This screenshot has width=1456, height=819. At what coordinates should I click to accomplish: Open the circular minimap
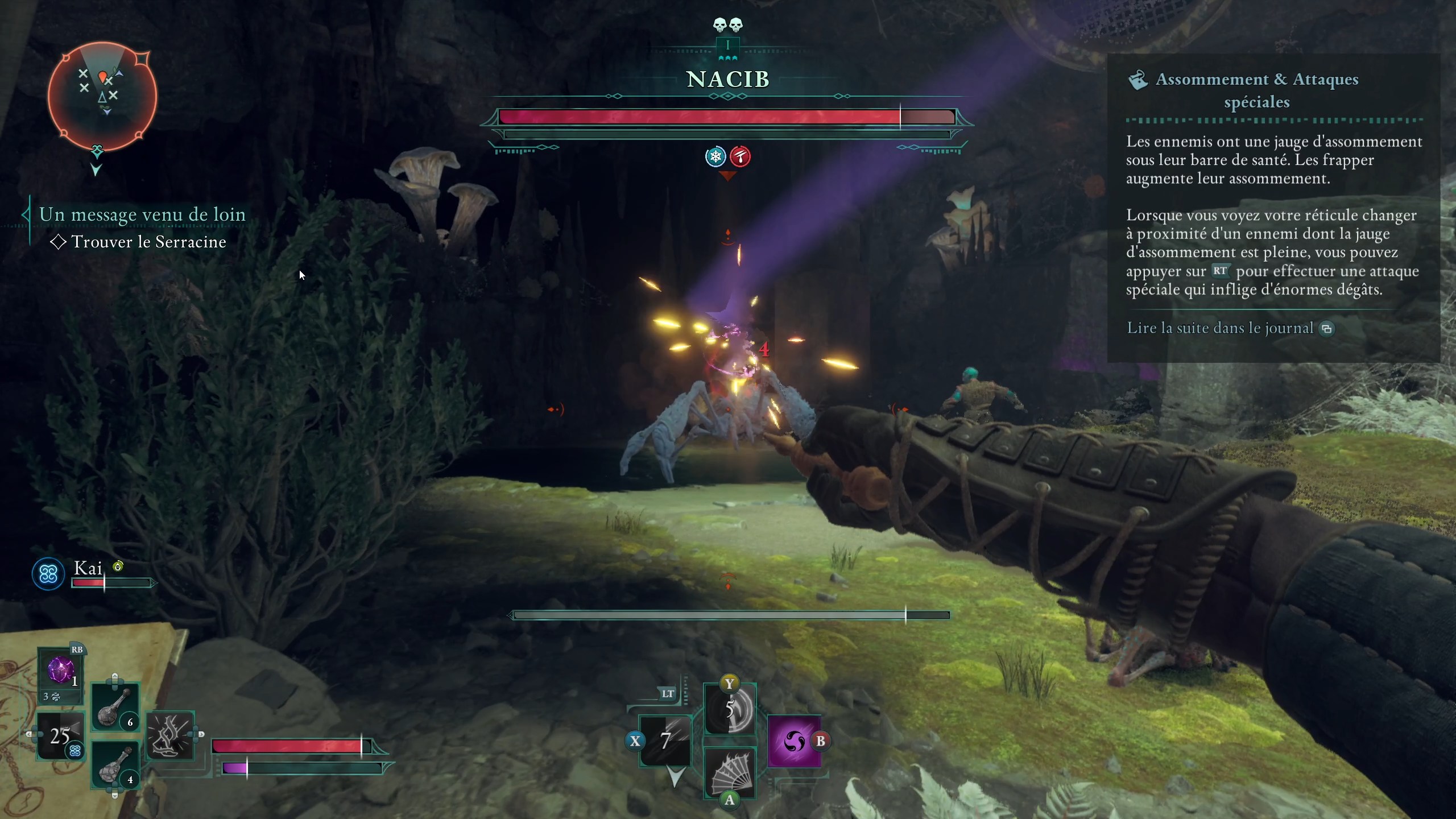pyautogui.click(x=102, y=97)
